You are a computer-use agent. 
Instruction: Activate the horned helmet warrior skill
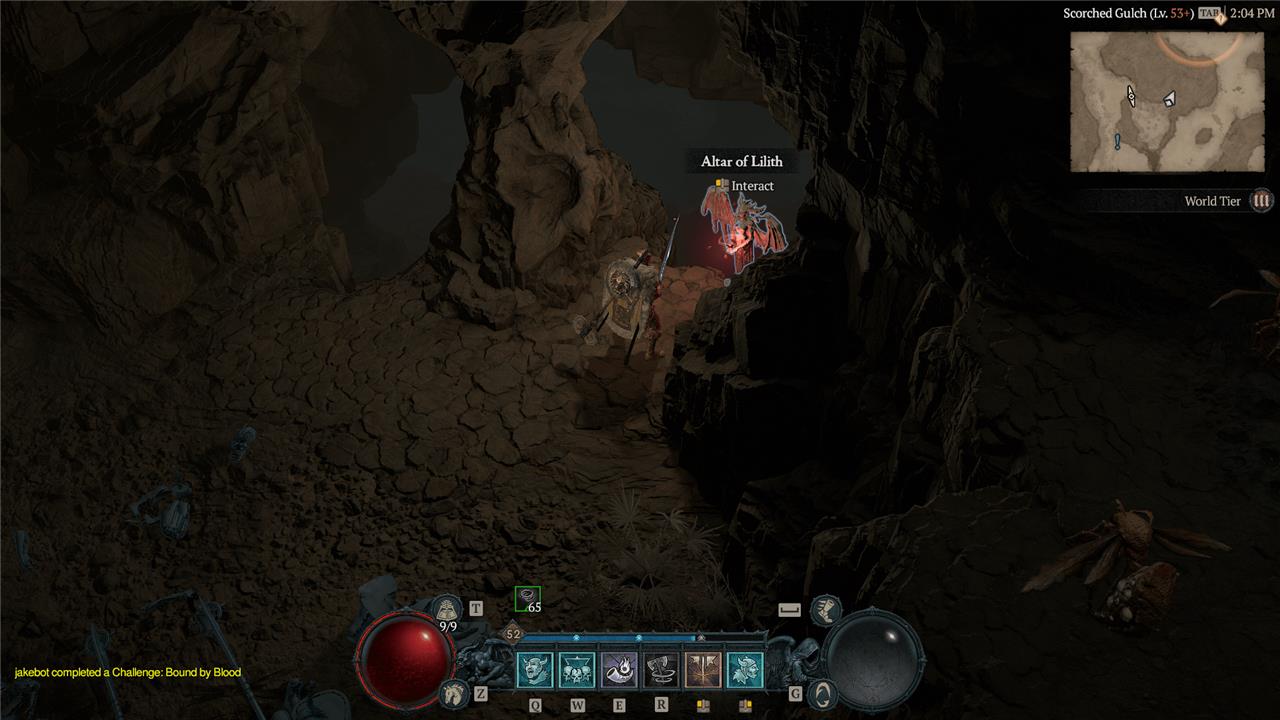click(745, 670)
